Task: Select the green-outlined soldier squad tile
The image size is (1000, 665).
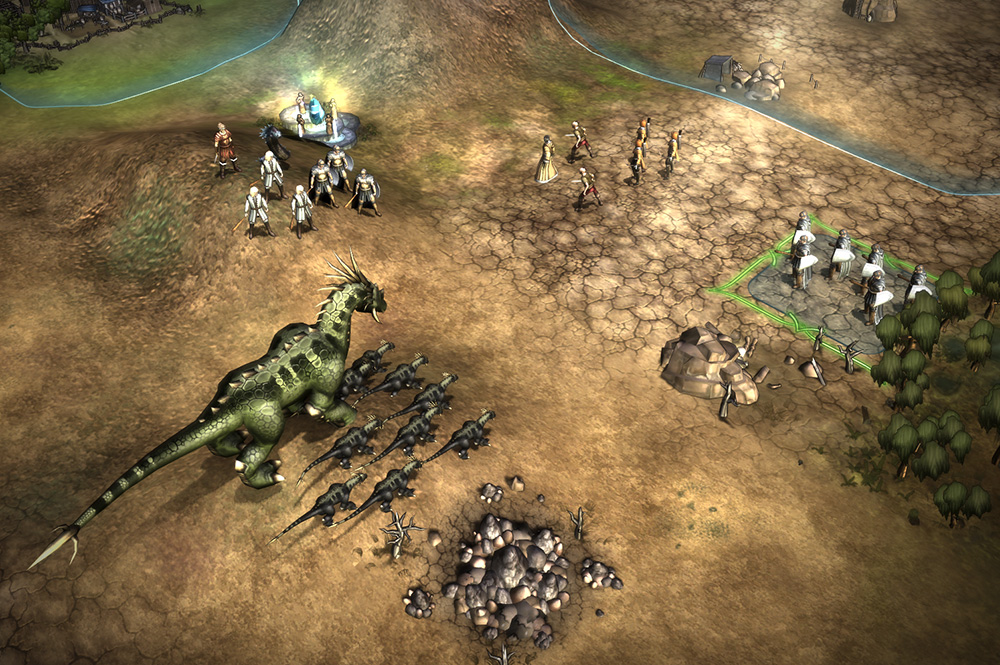Action: click(828, 283)
